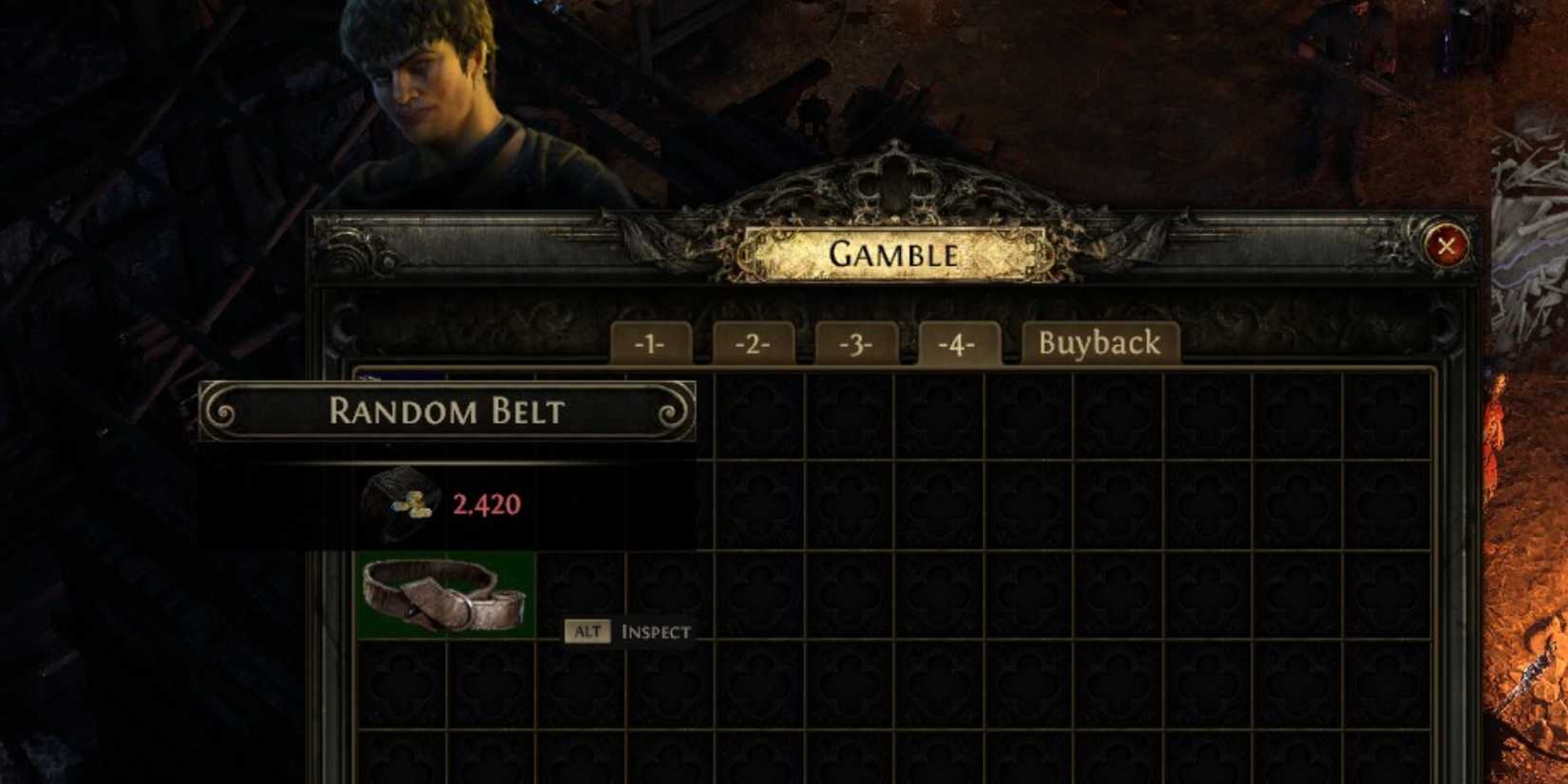1568x784 pixels.
Task: Close the Gamble window
Action: point(1446,246)
